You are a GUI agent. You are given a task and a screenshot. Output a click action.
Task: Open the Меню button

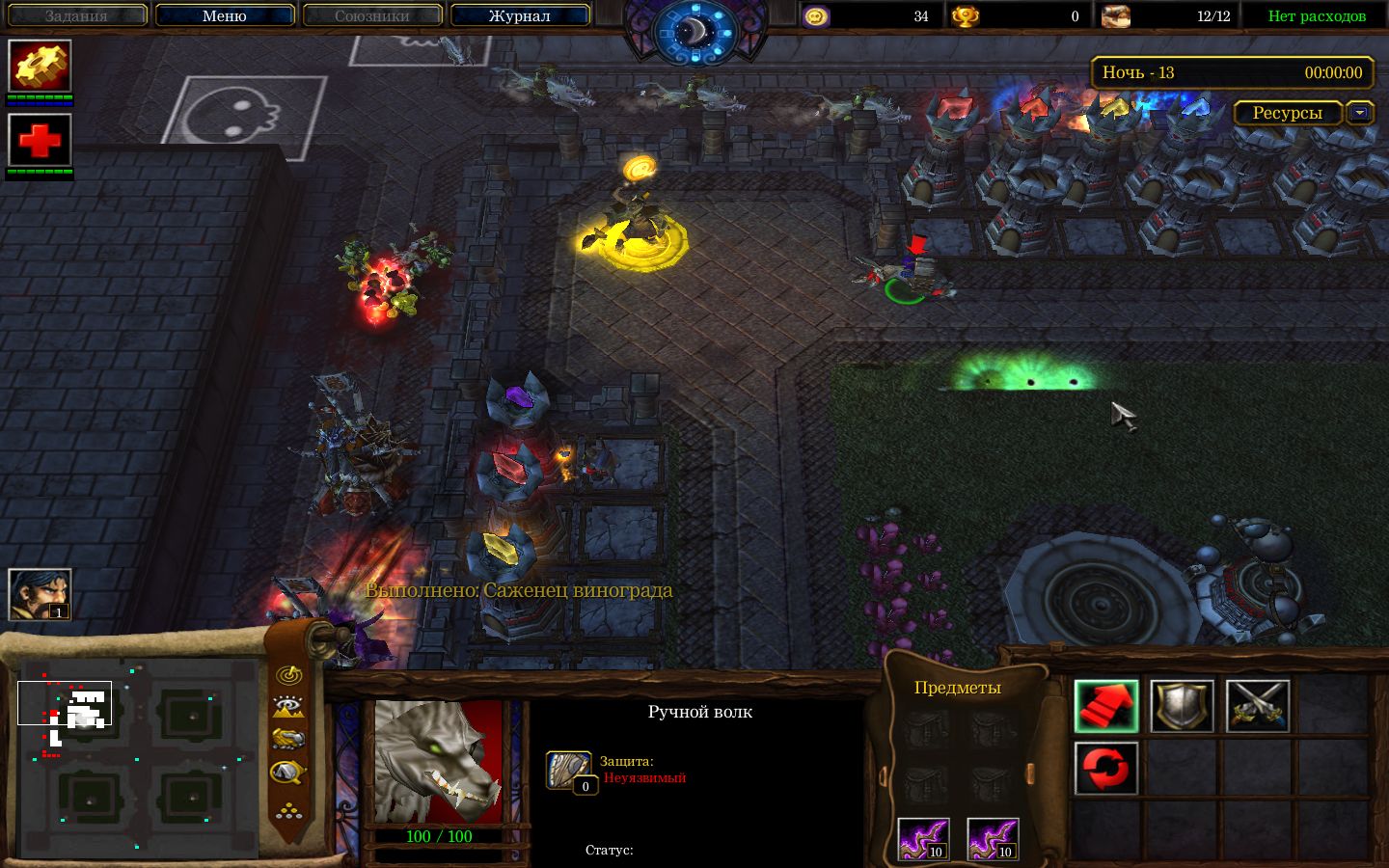click(224, 15)
